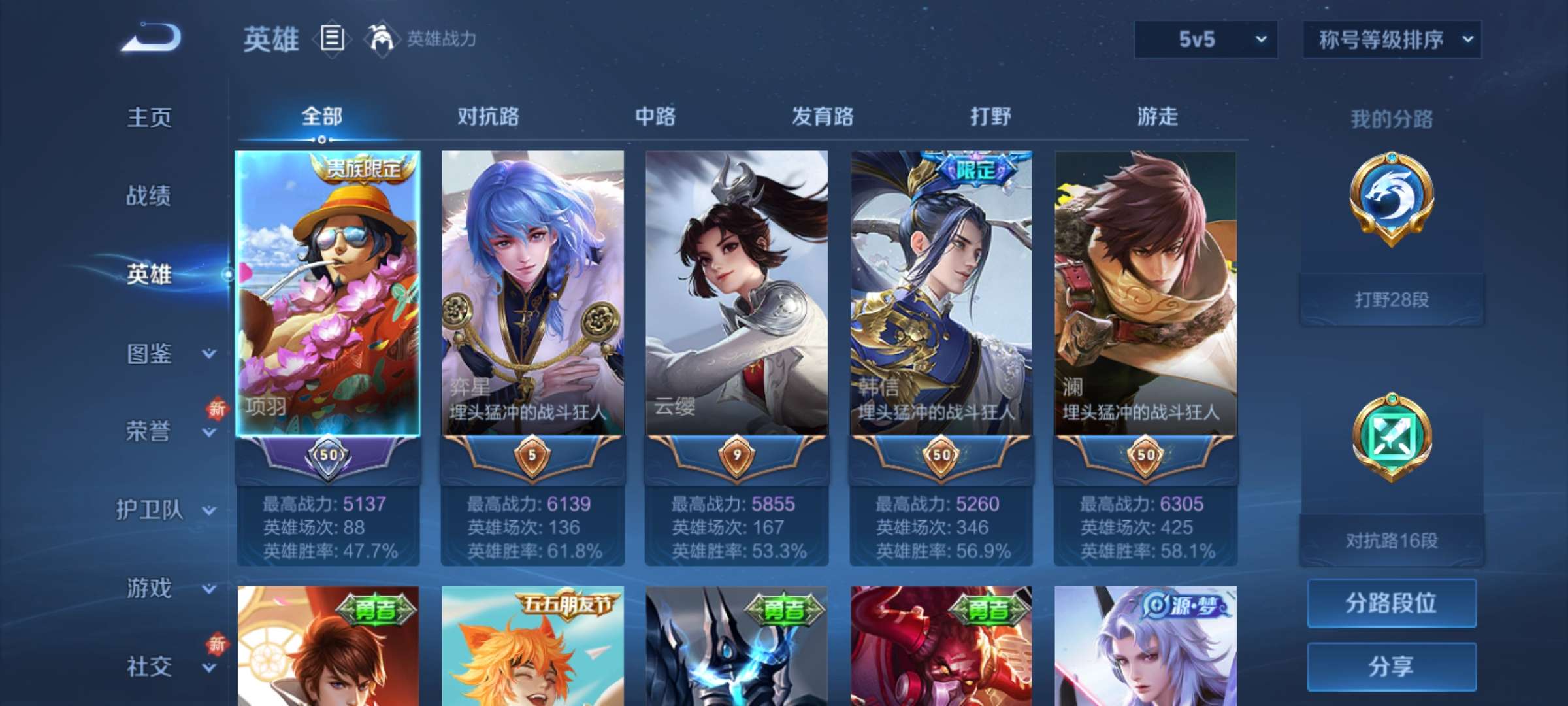Viewport: 1568px width, 706px height.
Task: Switch to the 对抗路 tab
Action: [x=489, y=116]
